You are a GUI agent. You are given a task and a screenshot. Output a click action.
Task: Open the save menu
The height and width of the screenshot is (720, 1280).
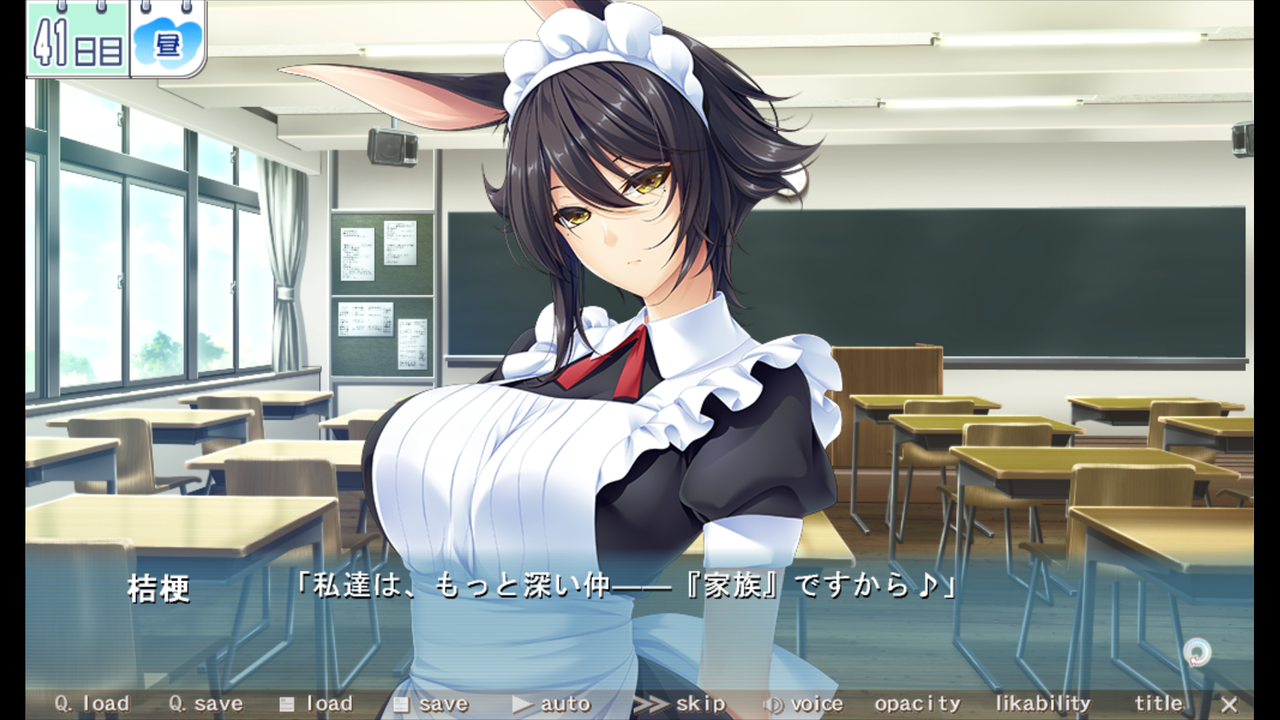431,704
